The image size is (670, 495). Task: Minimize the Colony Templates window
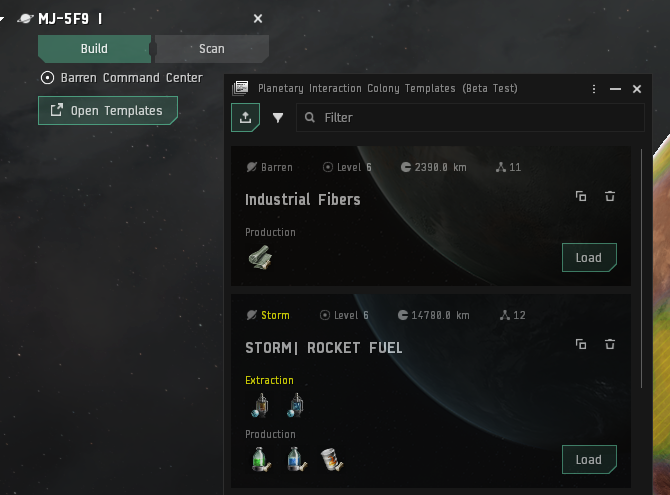point(616,89)
